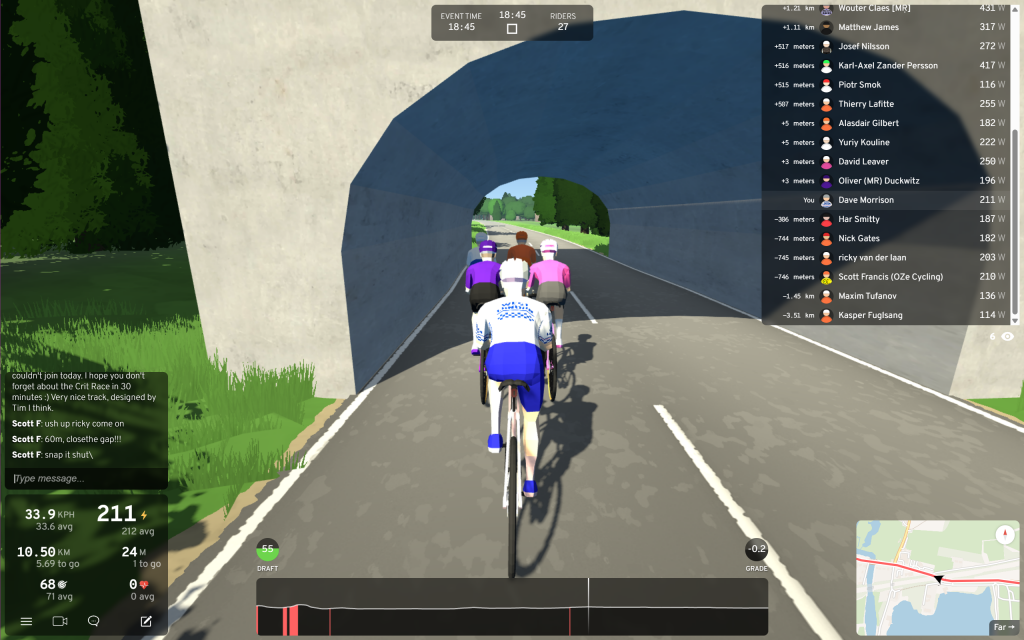The image size is (1024, 640).
Task: Open the hamburger menu
Action: pyautogui.click(x=26, y=621)
